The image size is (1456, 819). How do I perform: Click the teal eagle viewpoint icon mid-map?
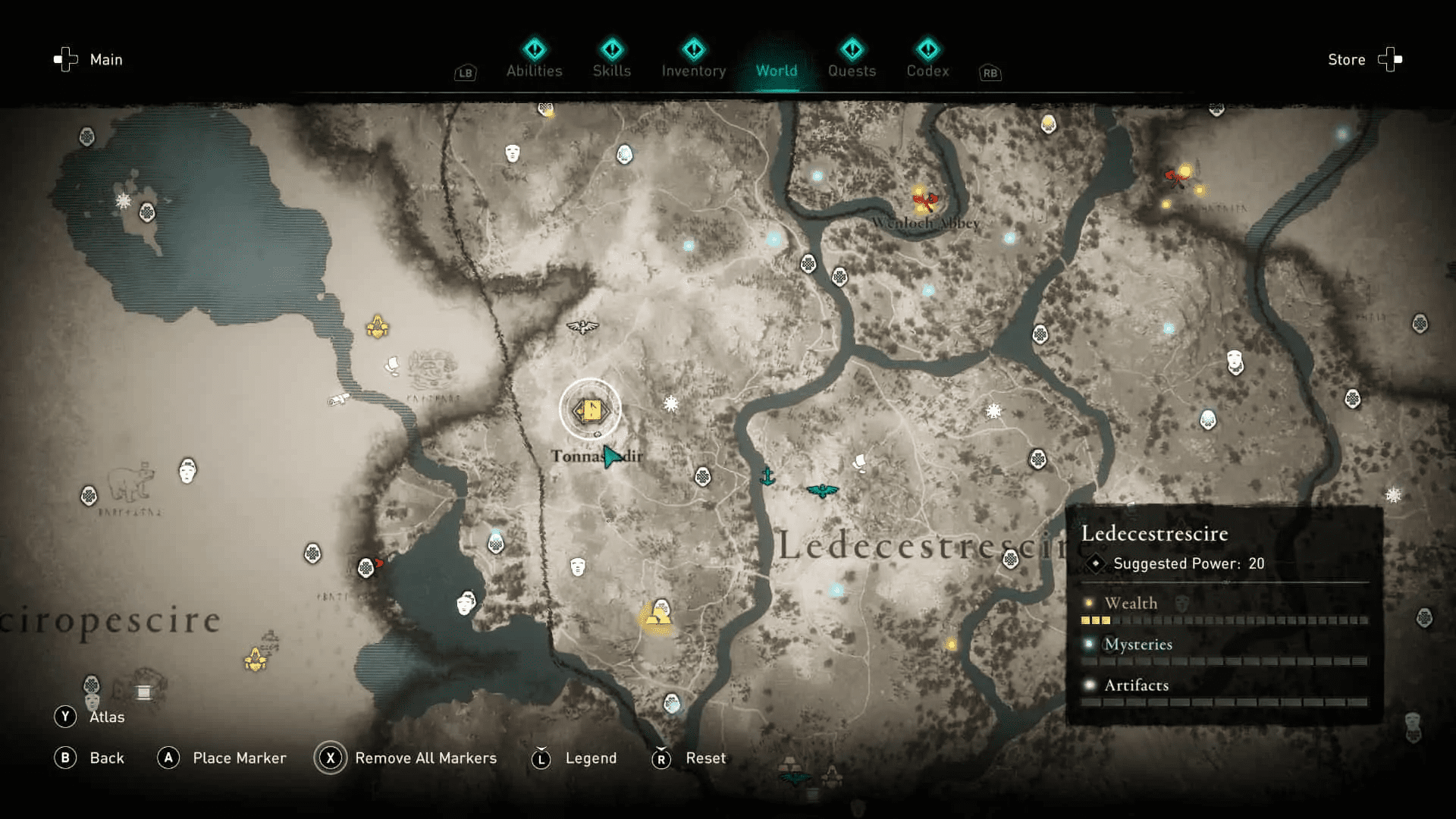(823, 489)
